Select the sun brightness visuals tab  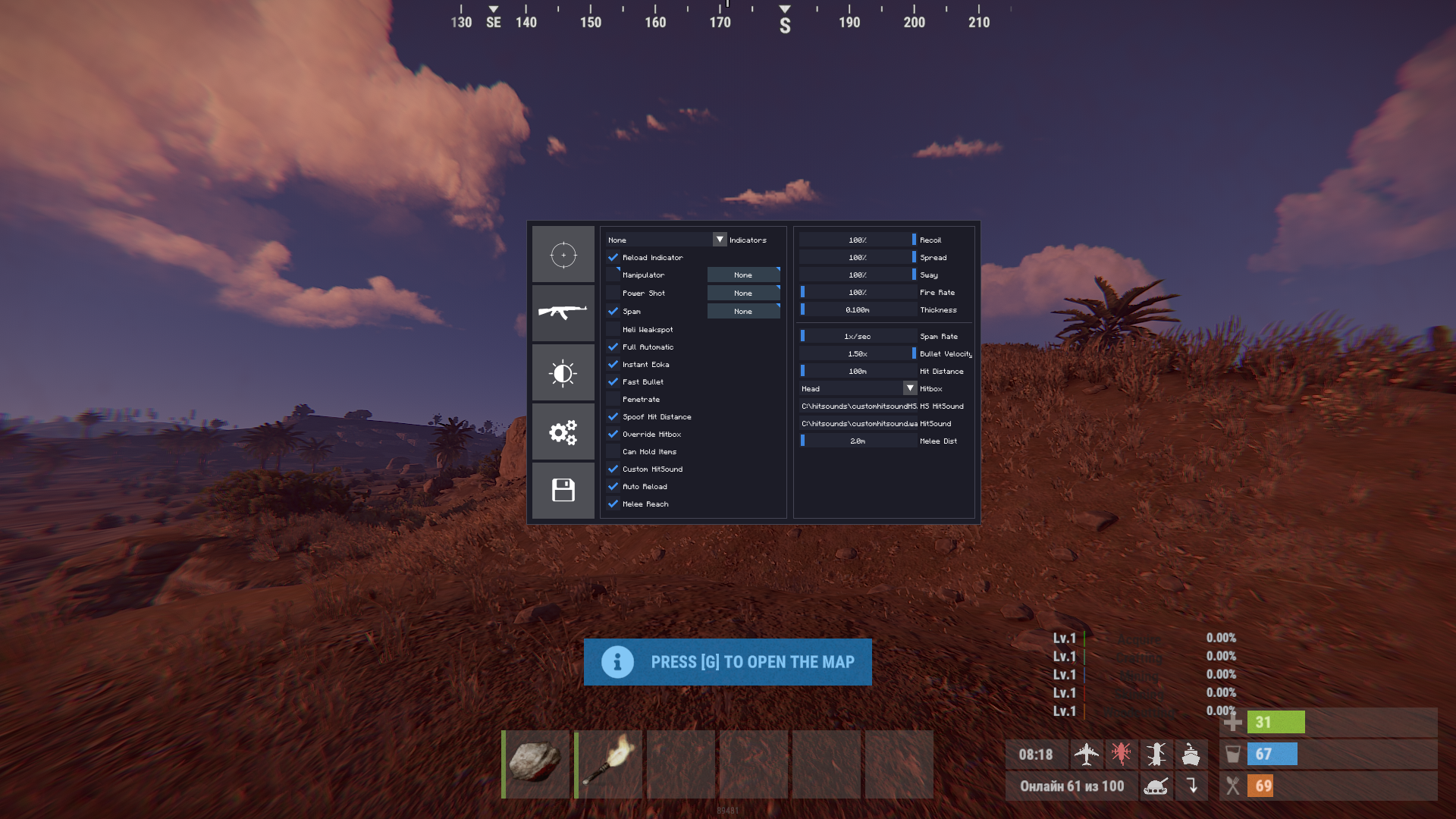563,372
